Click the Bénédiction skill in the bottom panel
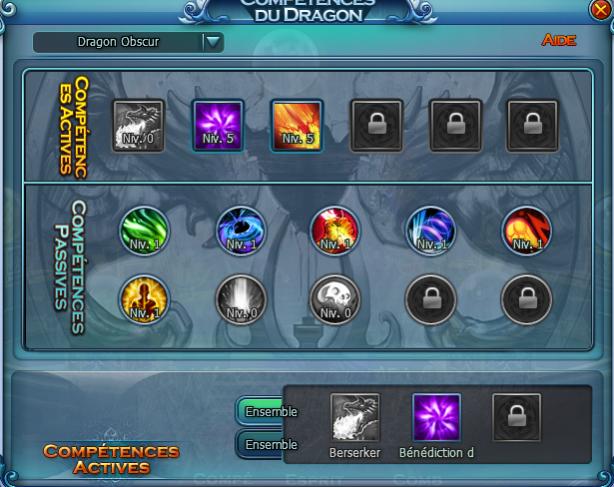 point(437,418)
